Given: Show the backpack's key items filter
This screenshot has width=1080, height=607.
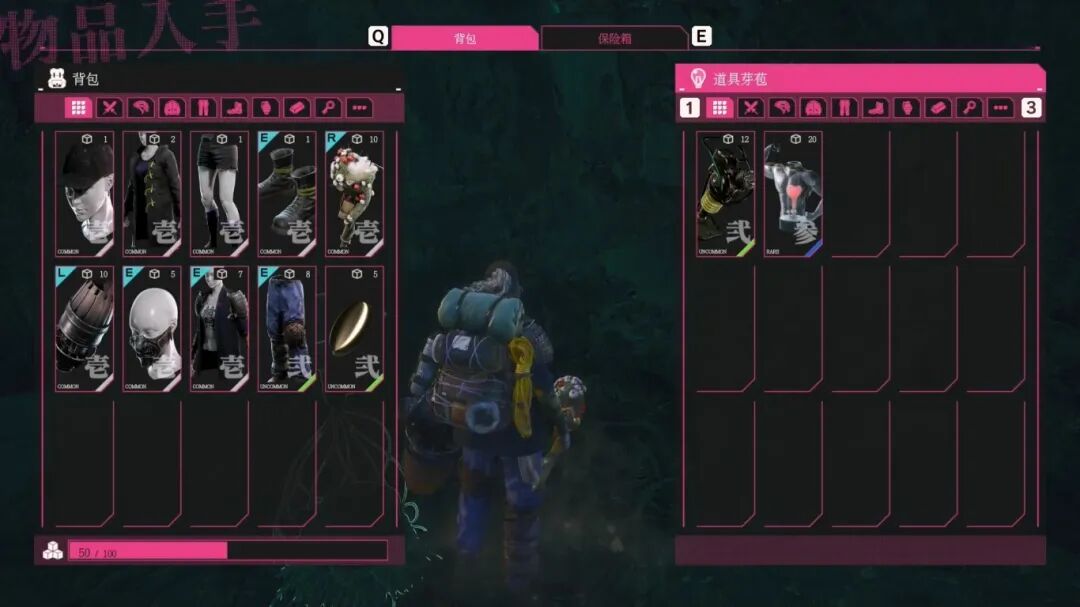Looking at the screenshot, I should [x=327, y=108].
